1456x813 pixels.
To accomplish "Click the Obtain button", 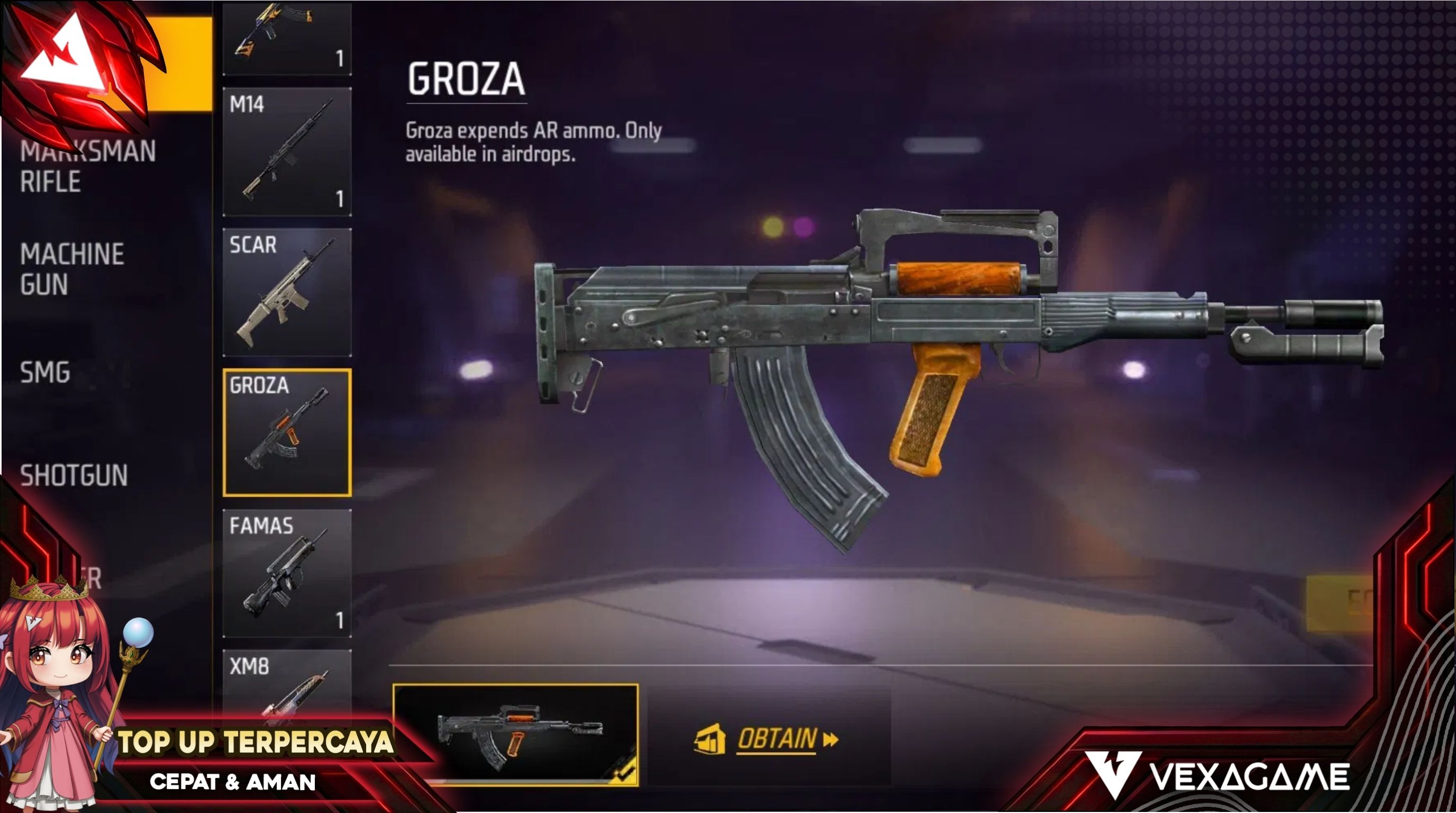I will (767, 739).
